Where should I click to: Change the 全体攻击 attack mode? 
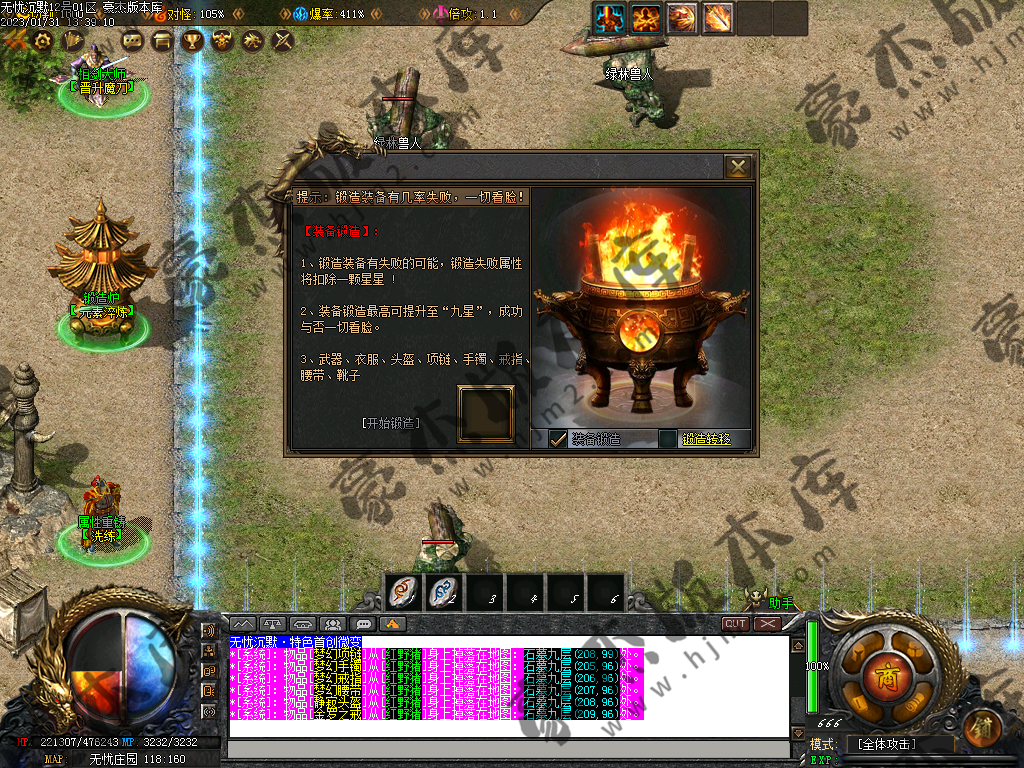point(885,745)
